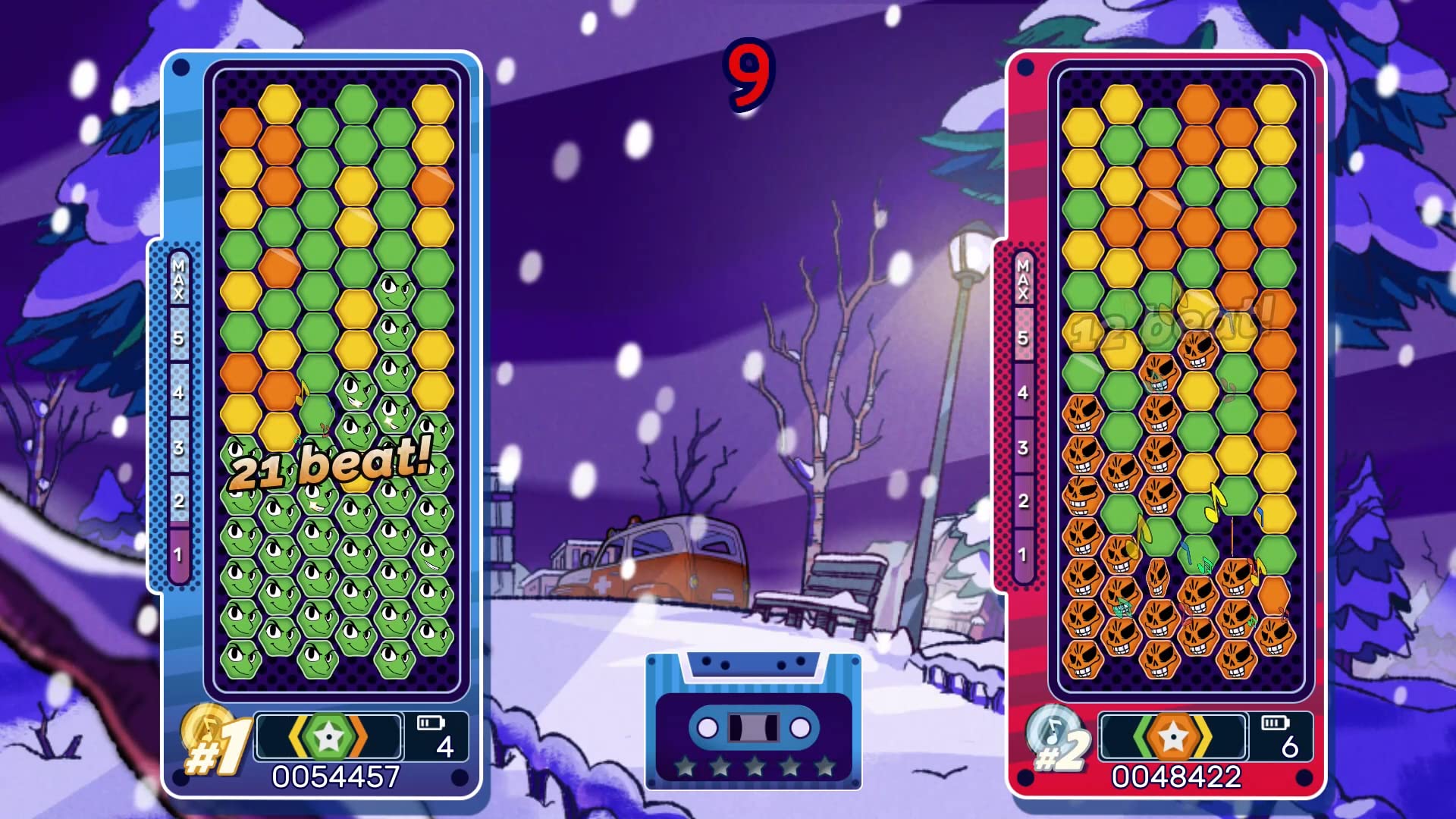This screenshot has height=819, width=1456.
Task: Click the battery icon on red panel
Action: pos(1274,723)
